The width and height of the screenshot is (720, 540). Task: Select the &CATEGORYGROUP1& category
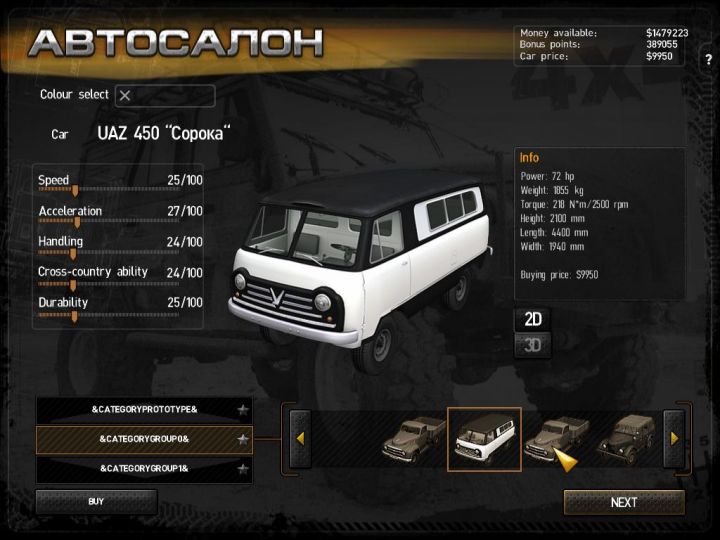click(x=144, y=468)
